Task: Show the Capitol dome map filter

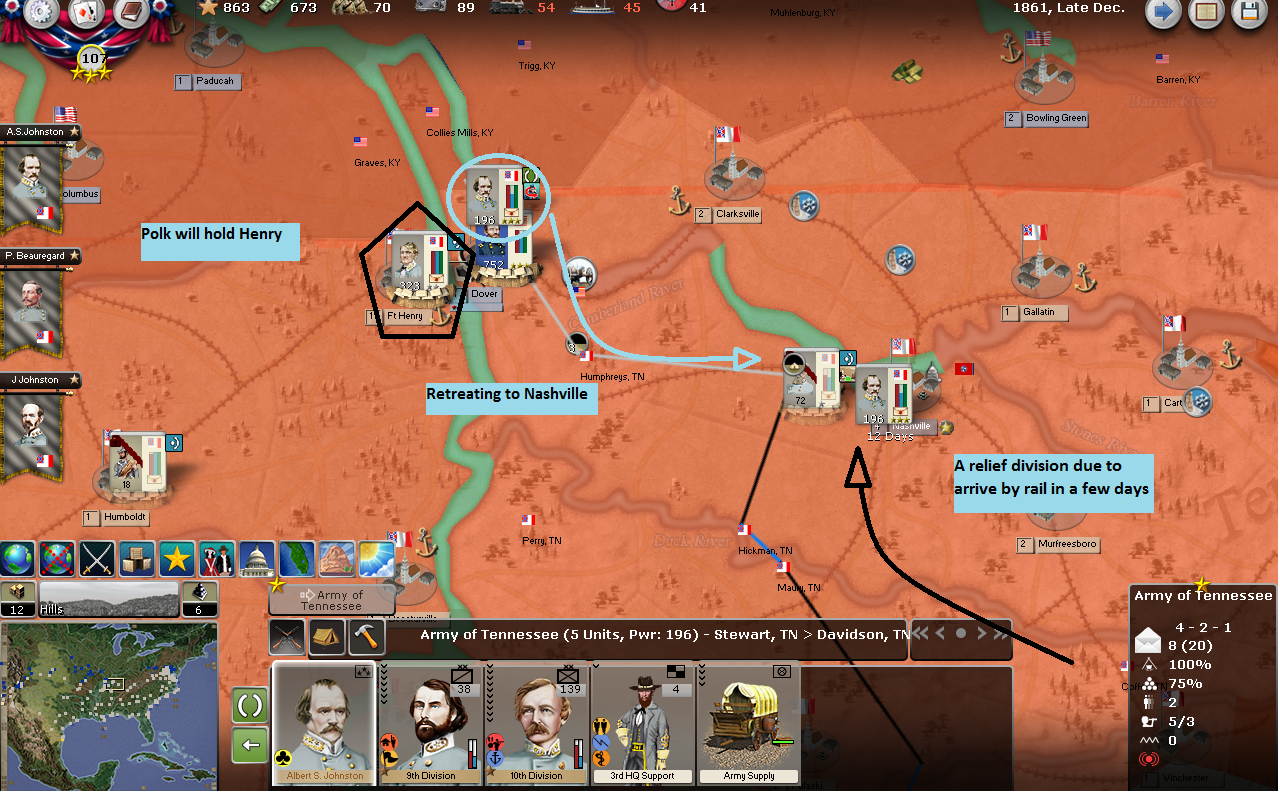Action: tap(257, 558)
